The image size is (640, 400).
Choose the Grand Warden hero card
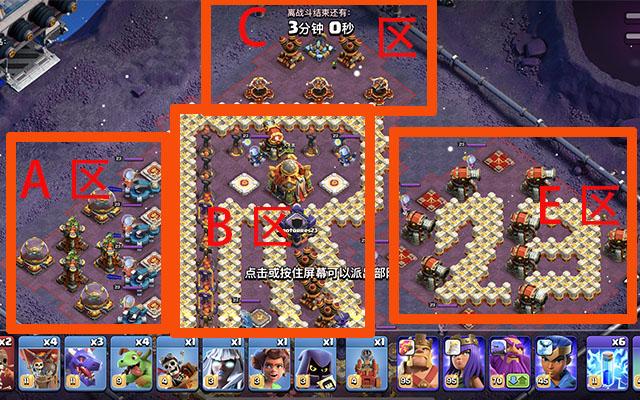point(513,367)
